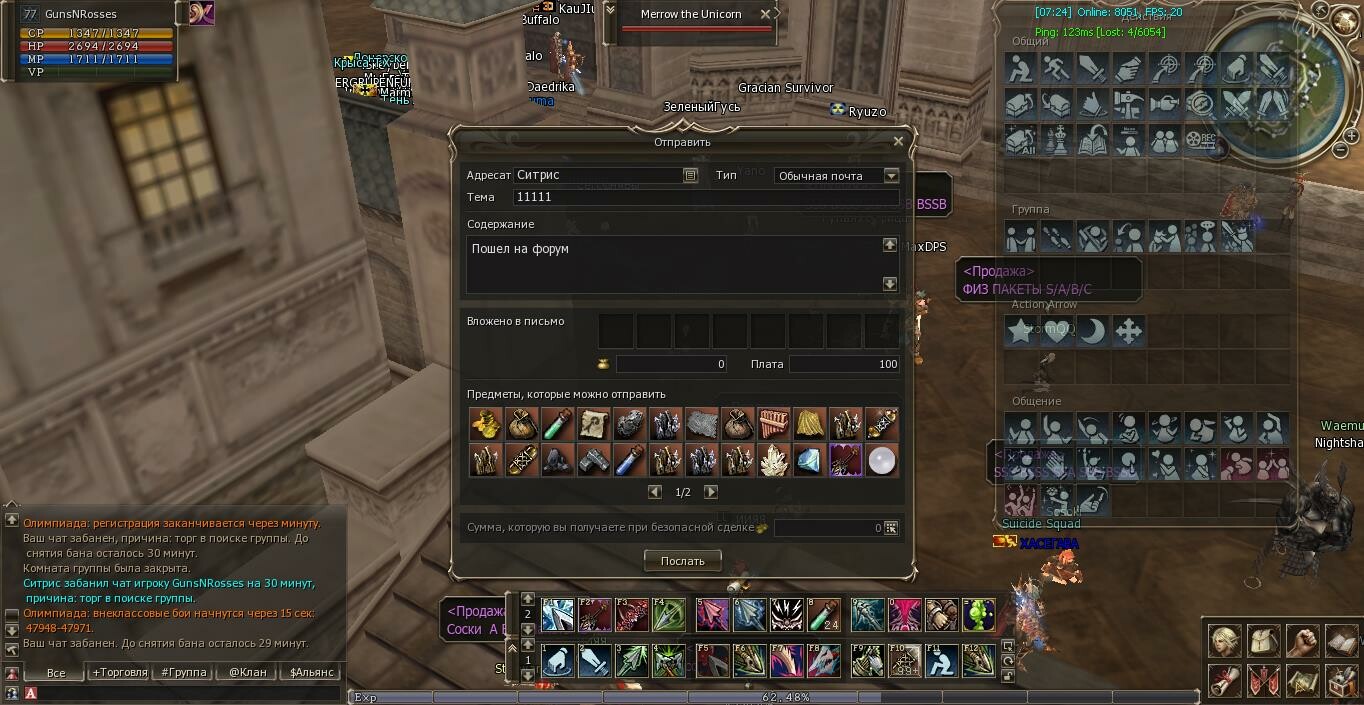Go to next page of sendable items

711,492
